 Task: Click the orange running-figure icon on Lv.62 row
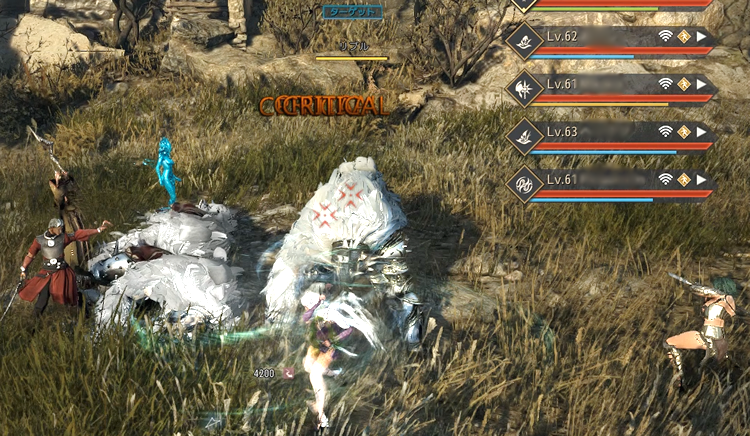click(x=684, y=37)
